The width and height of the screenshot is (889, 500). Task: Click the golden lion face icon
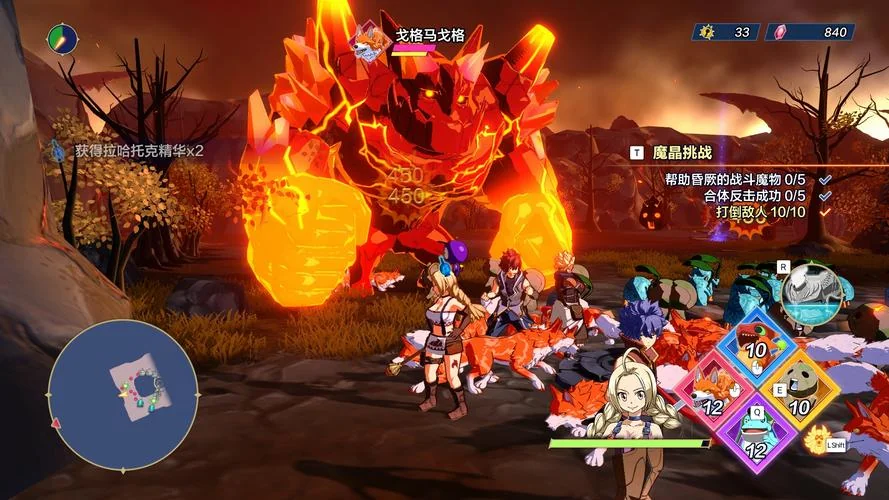(818, 440)
